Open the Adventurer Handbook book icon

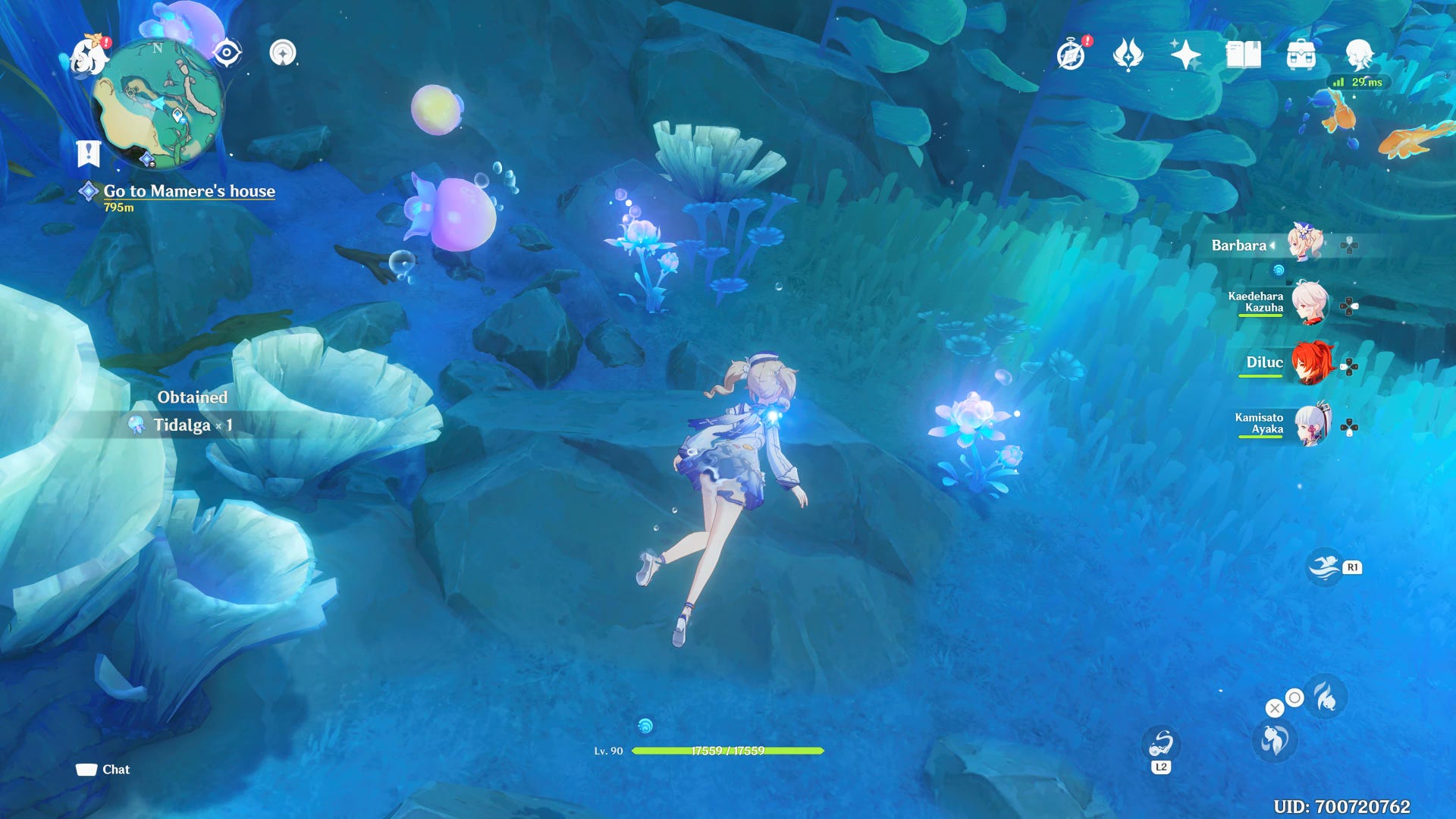pos(1244,55)
